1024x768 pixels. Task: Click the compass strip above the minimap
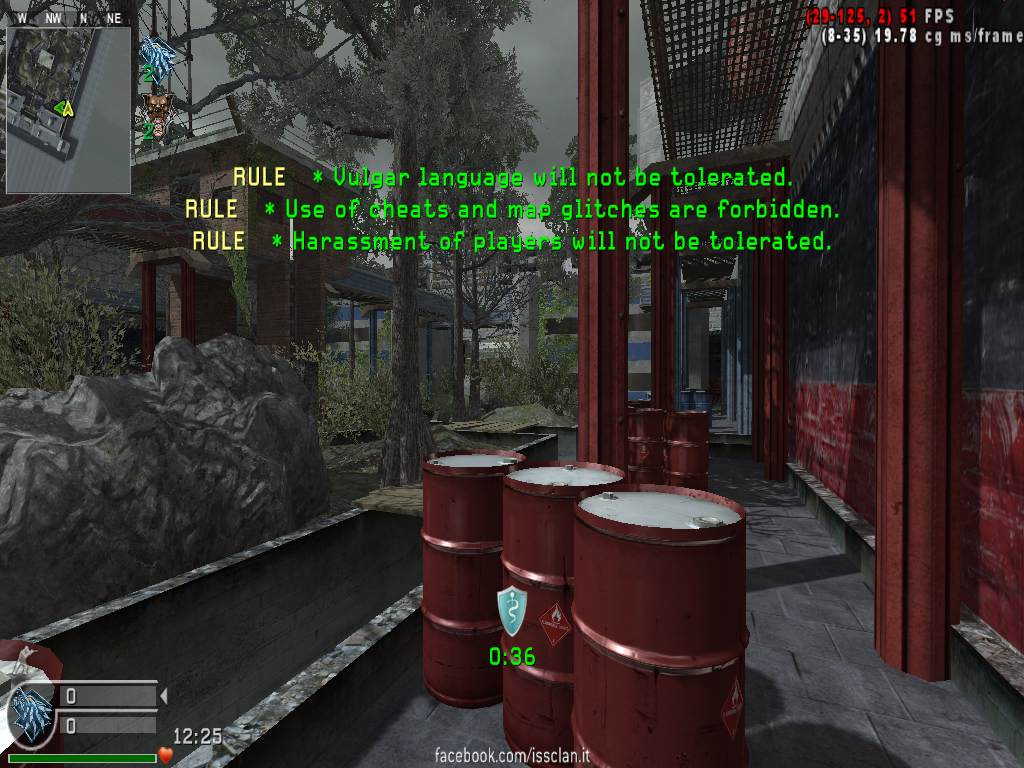click(x=68, y=18)
